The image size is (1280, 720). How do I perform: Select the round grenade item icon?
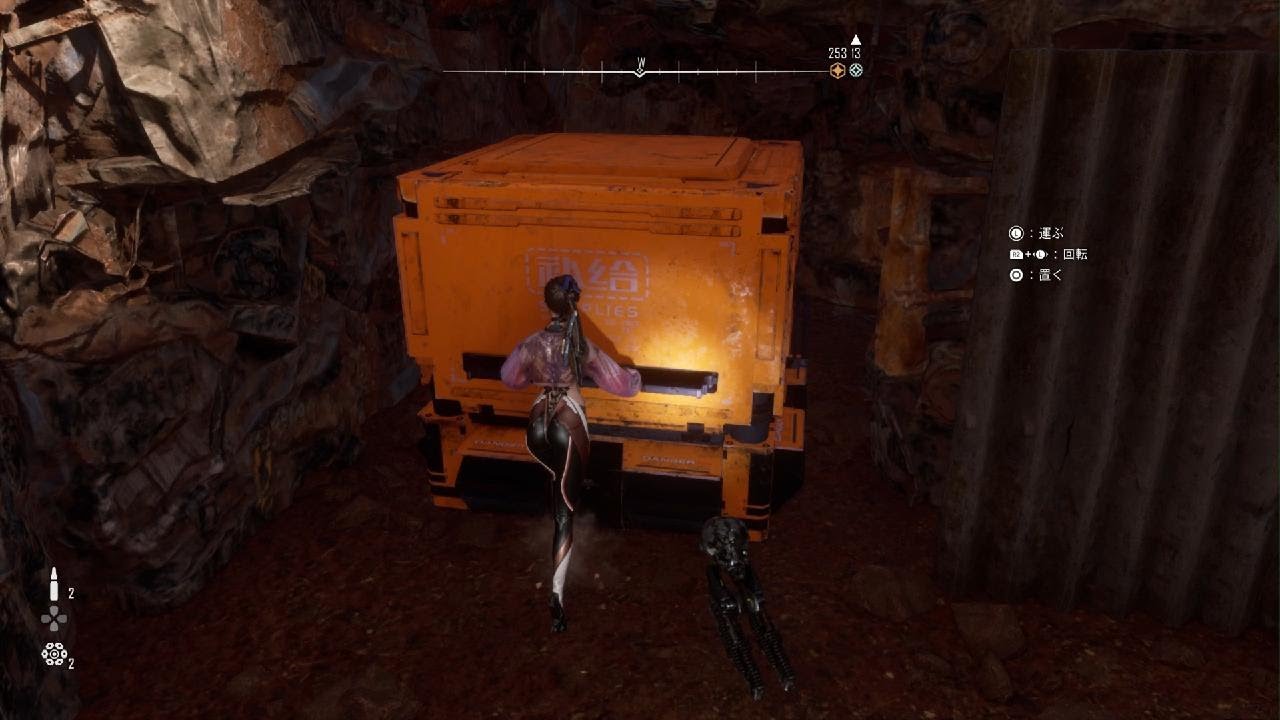point(54,654)
